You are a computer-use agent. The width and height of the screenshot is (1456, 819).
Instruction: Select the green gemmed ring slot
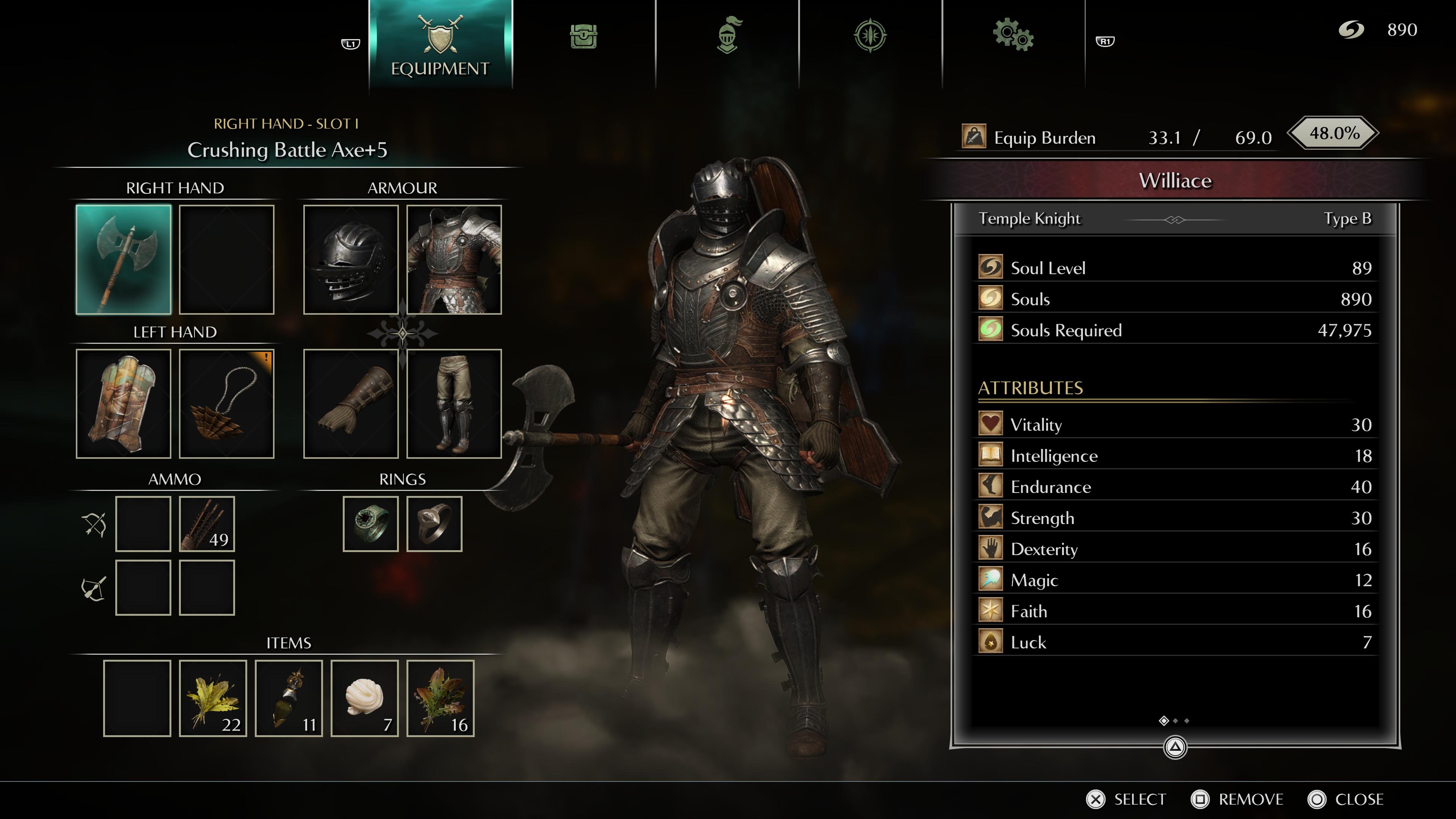click(371, 524)
